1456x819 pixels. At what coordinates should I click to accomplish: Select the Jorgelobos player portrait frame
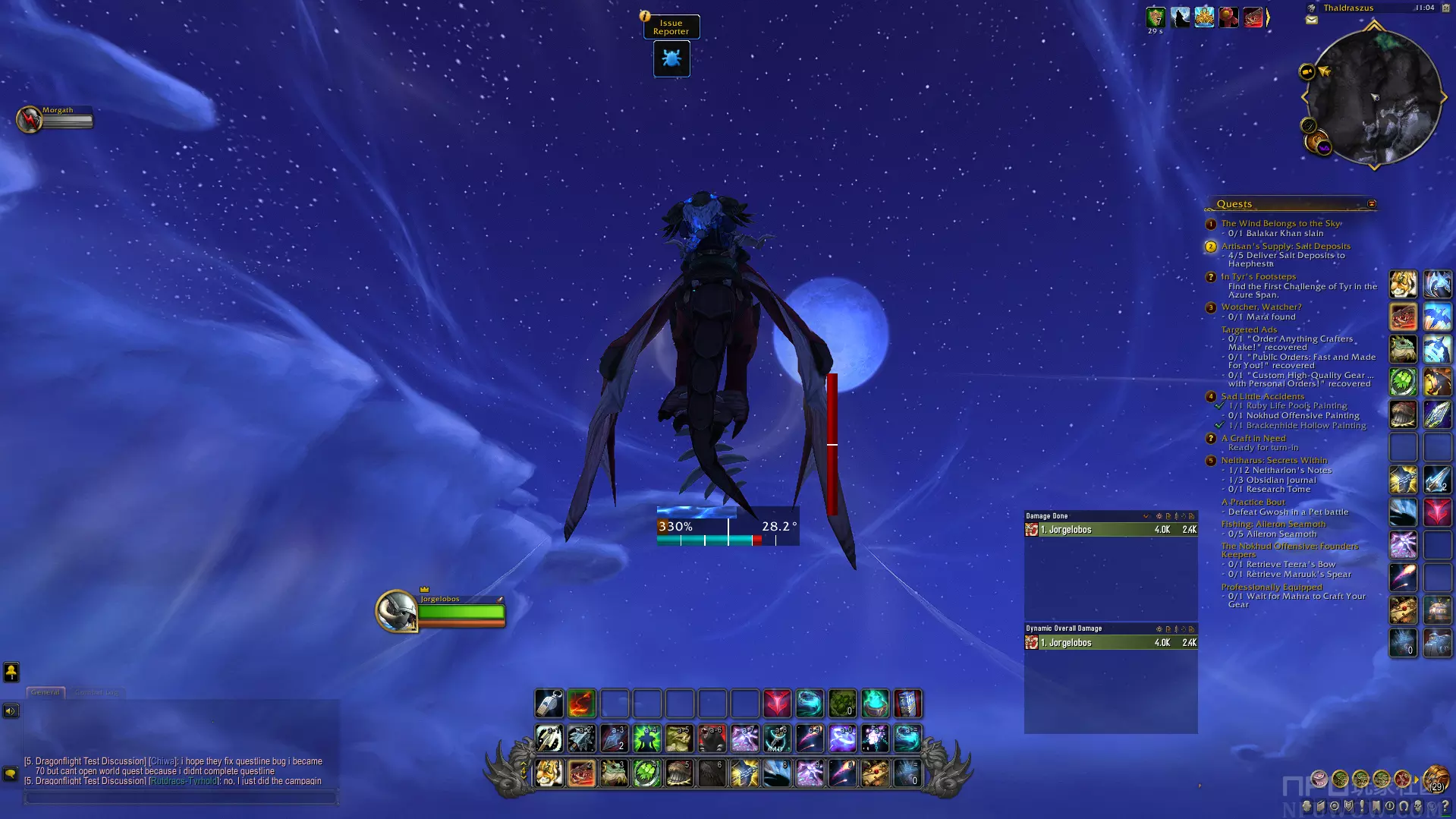click(397, 610)
